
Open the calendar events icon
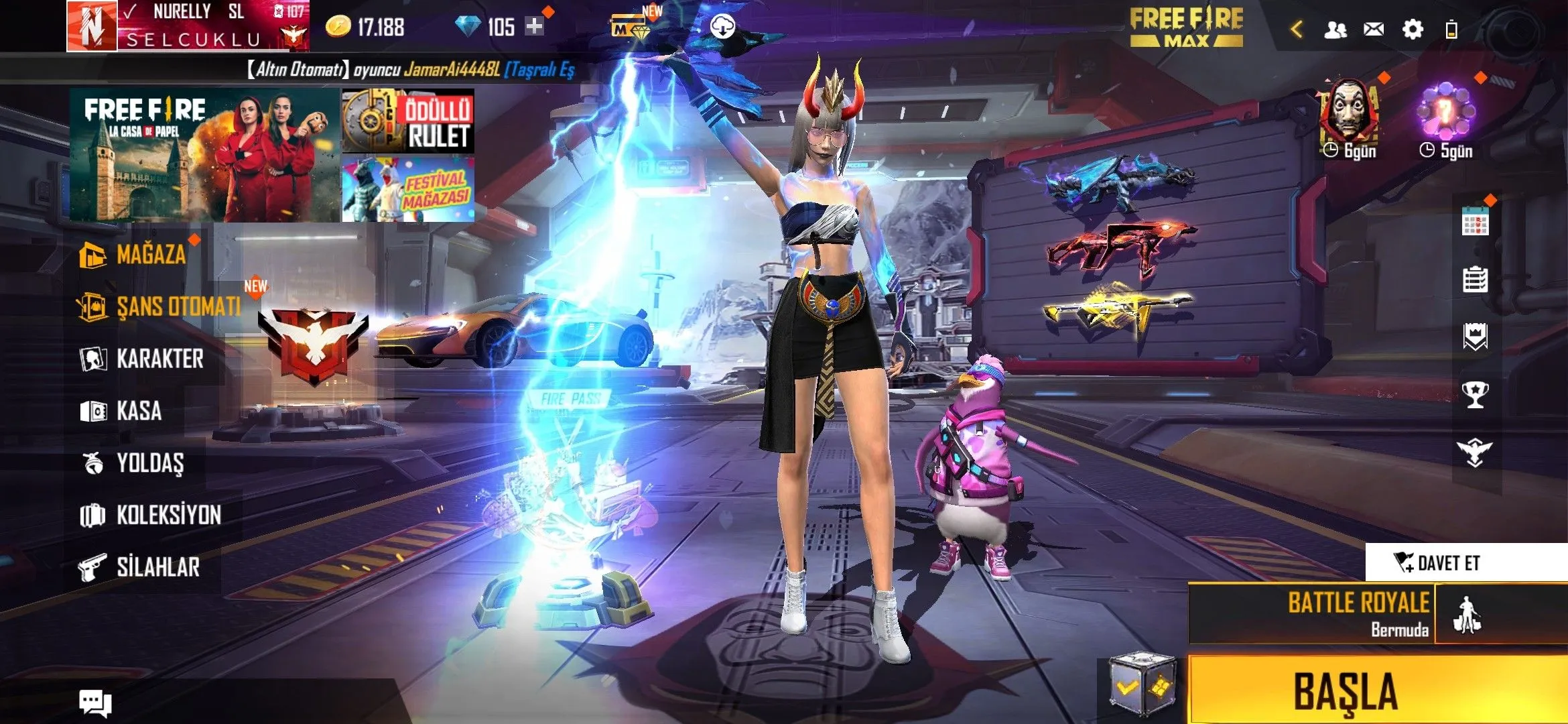tap(1475, 221)
